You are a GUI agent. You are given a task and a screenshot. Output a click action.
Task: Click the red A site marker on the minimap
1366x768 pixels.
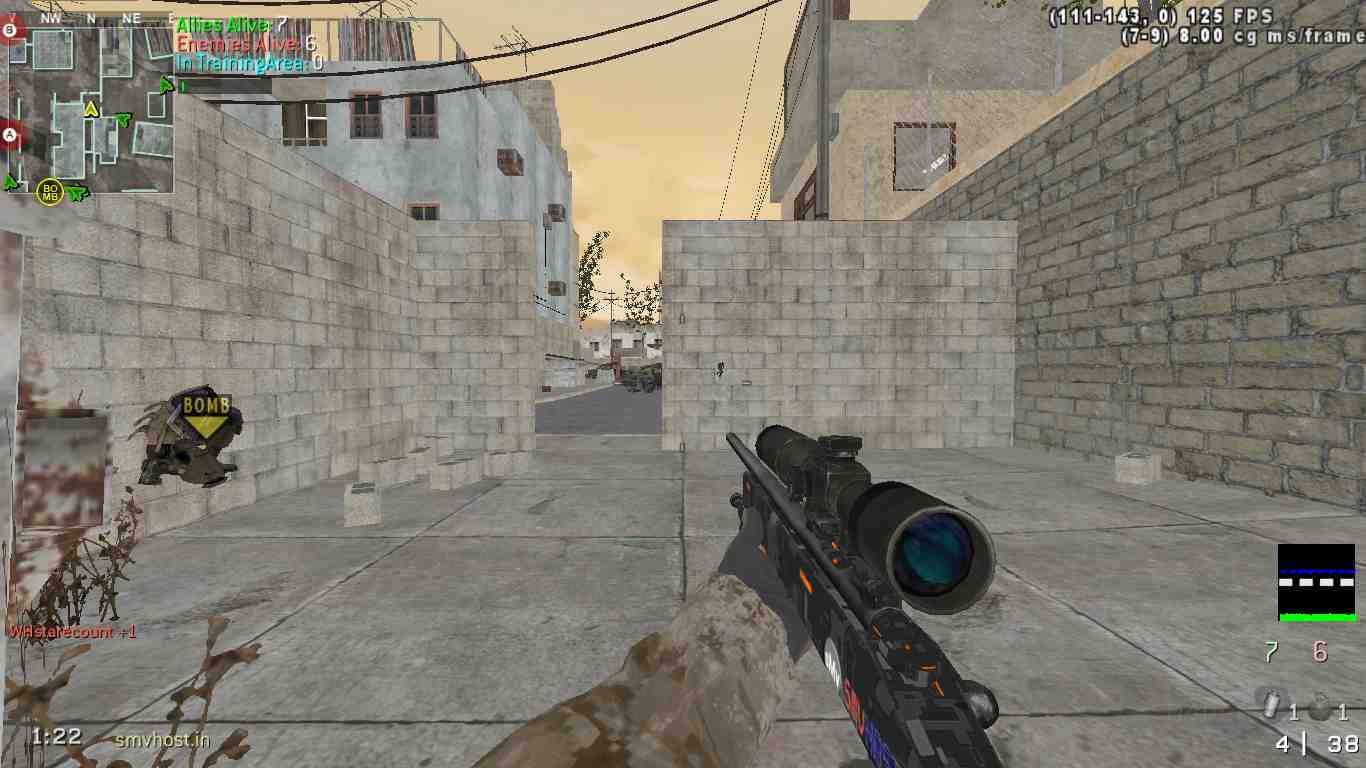[11, 134]
